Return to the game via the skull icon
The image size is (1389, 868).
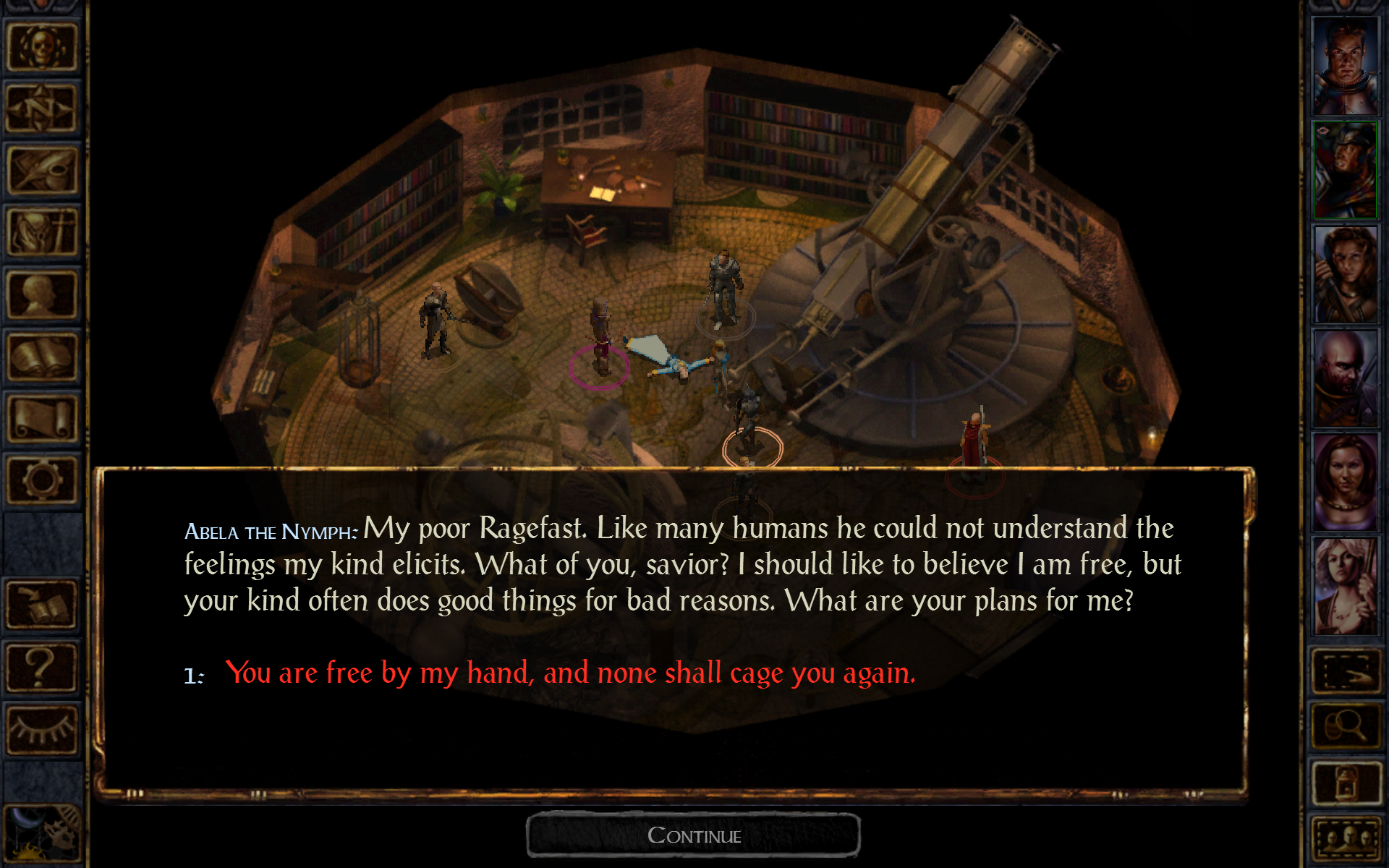click(43, 47)
